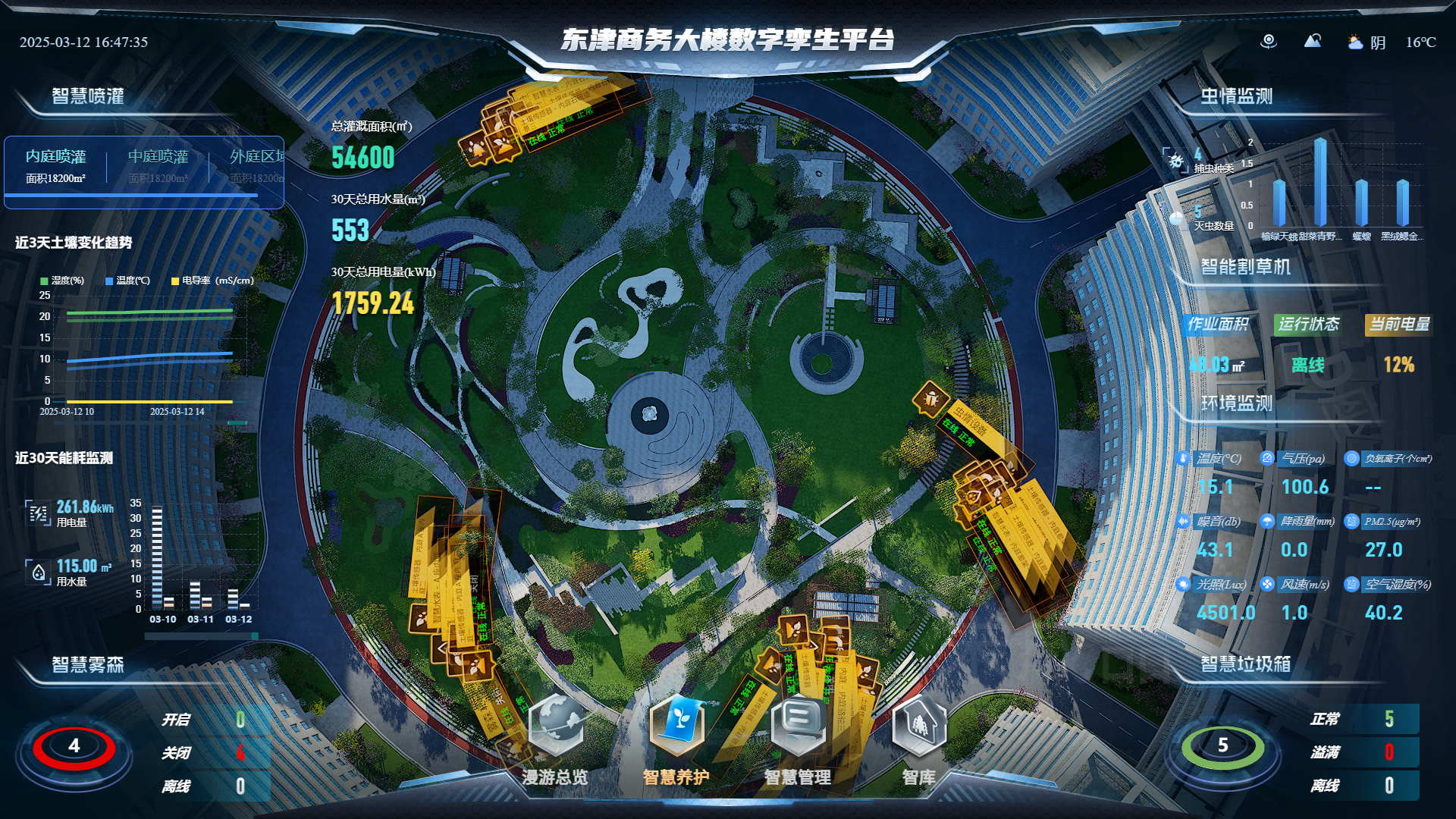The width and height of the screenshot is (1456, 819).
Task: Select the 中庭喷灌 irrigation tab
Action: point(158,165)
